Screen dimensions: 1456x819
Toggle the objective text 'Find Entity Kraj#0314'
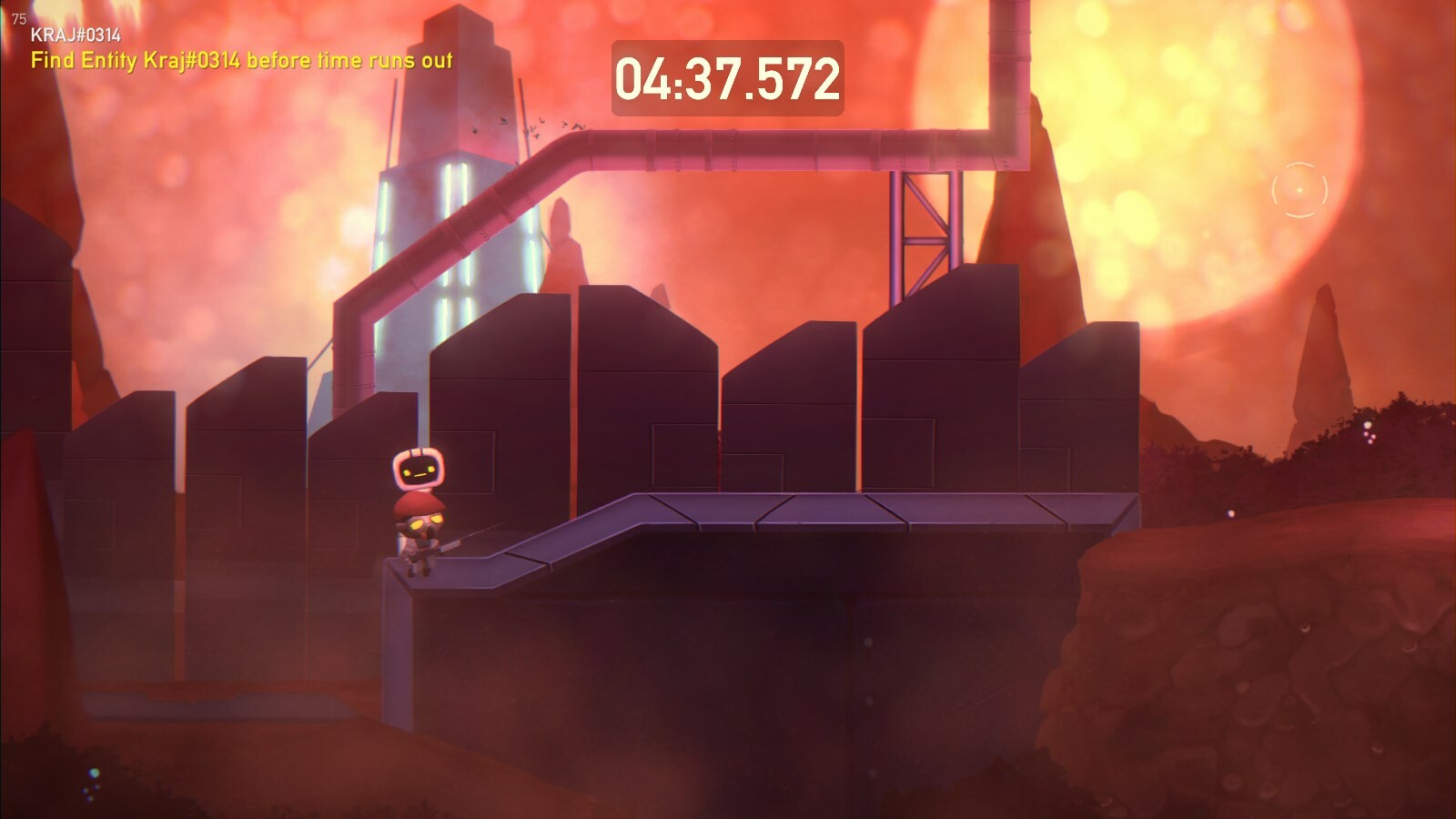[241, 62]
